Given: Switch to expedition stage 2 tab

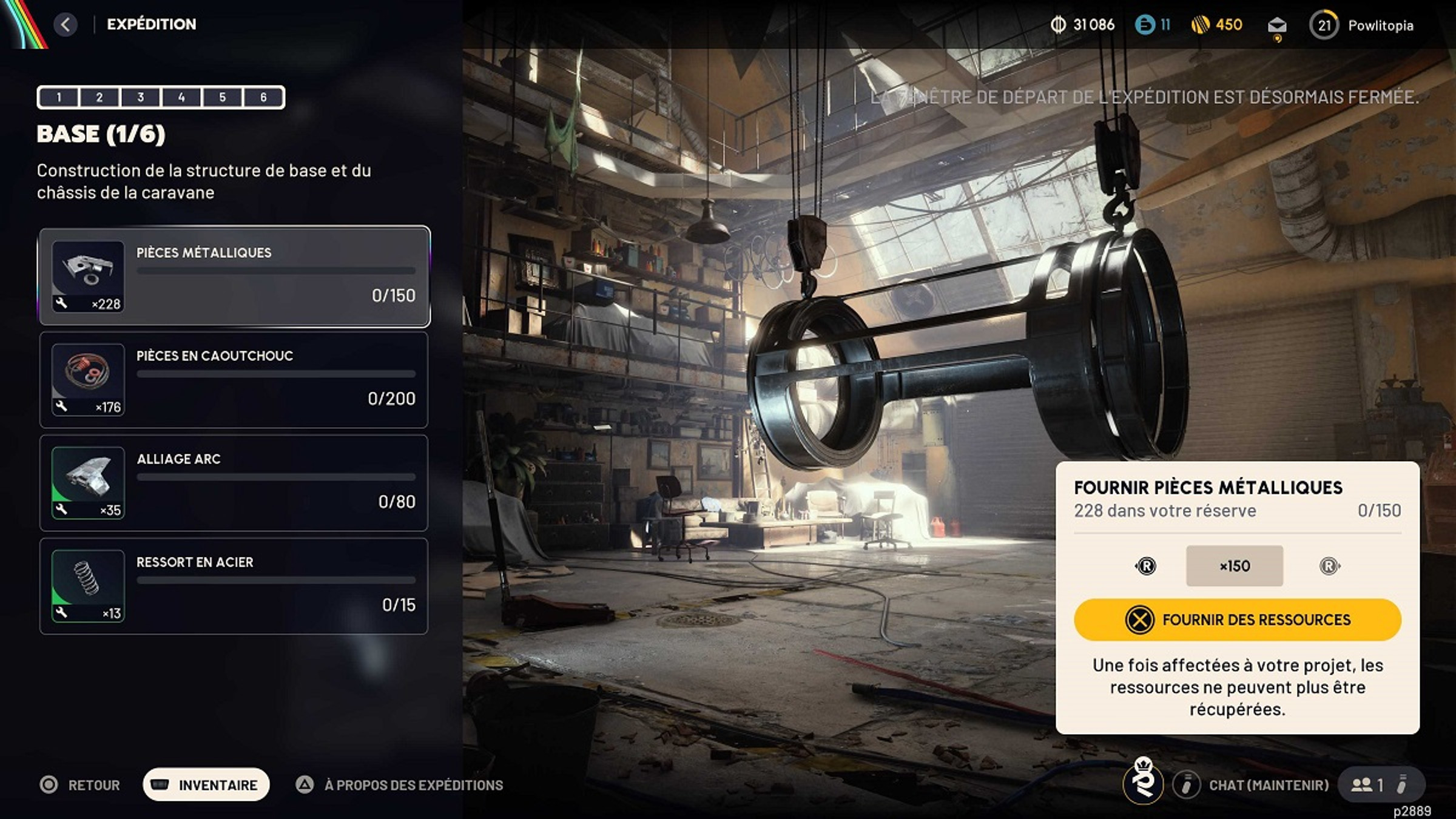Looking at the screenshot, I should coord(99,97).
